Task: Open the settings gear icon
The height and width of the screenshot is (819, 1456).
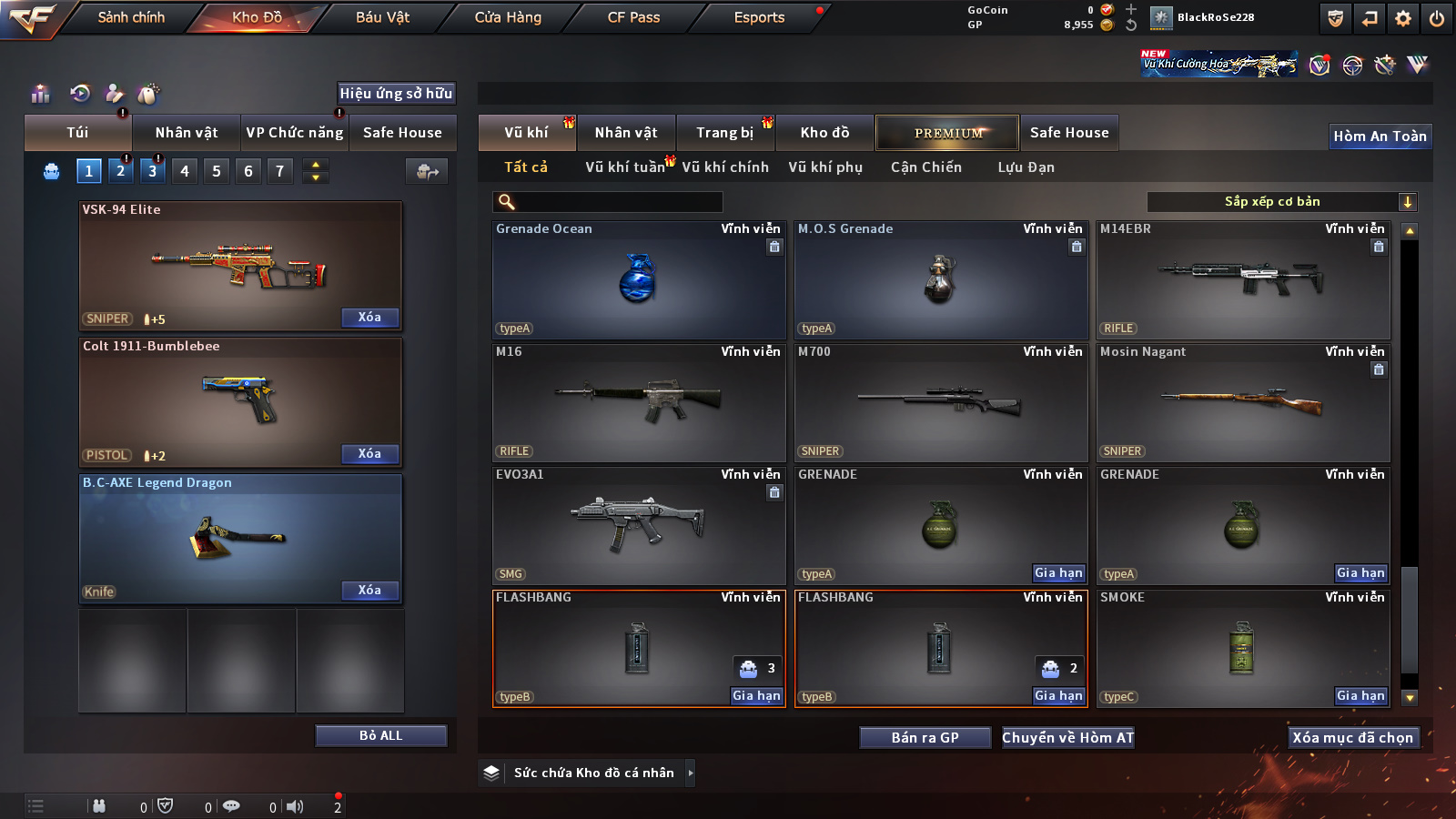Action: (x=1403, y=18)
